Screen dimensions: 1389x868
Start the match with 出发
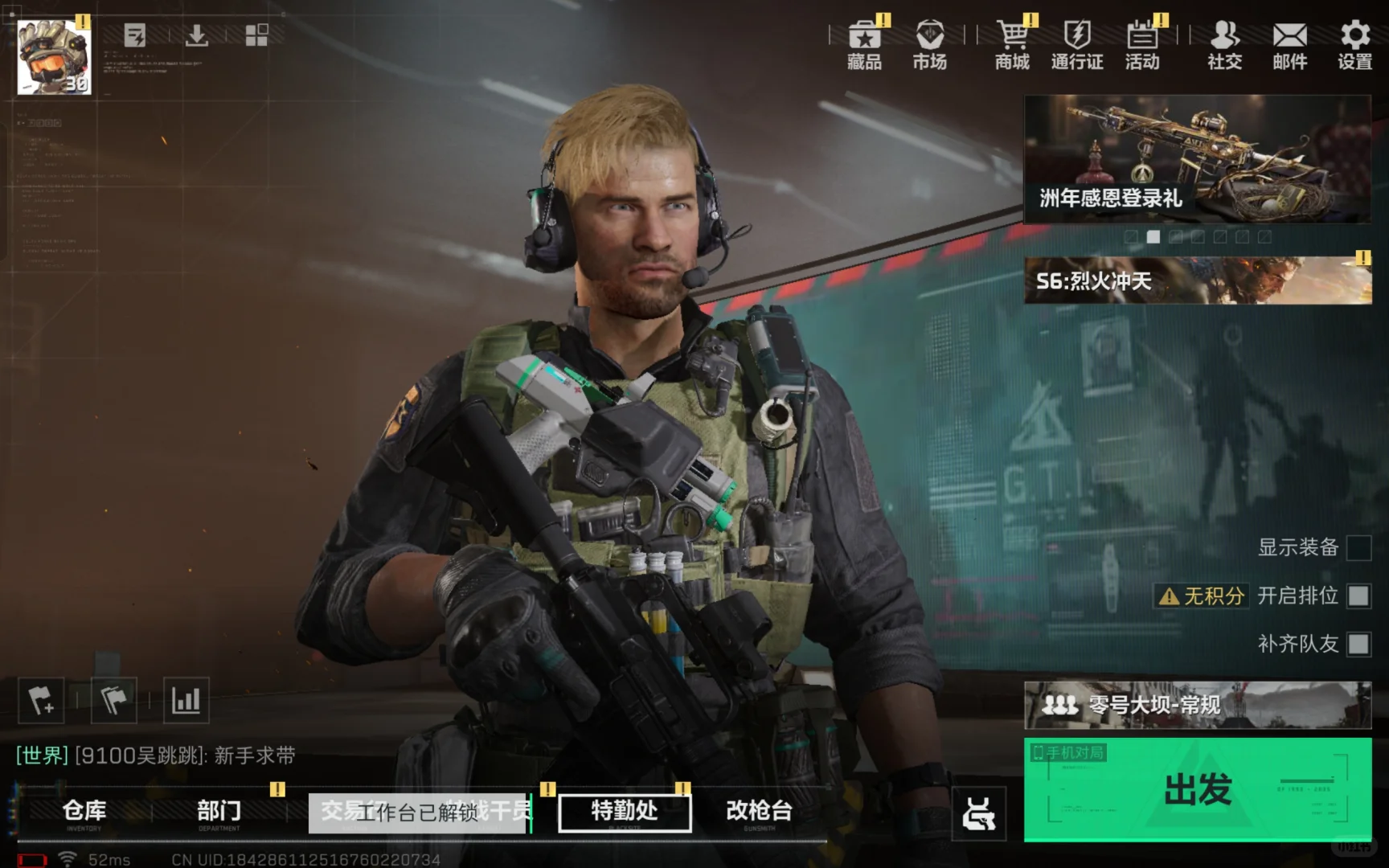coord(1197,789)
